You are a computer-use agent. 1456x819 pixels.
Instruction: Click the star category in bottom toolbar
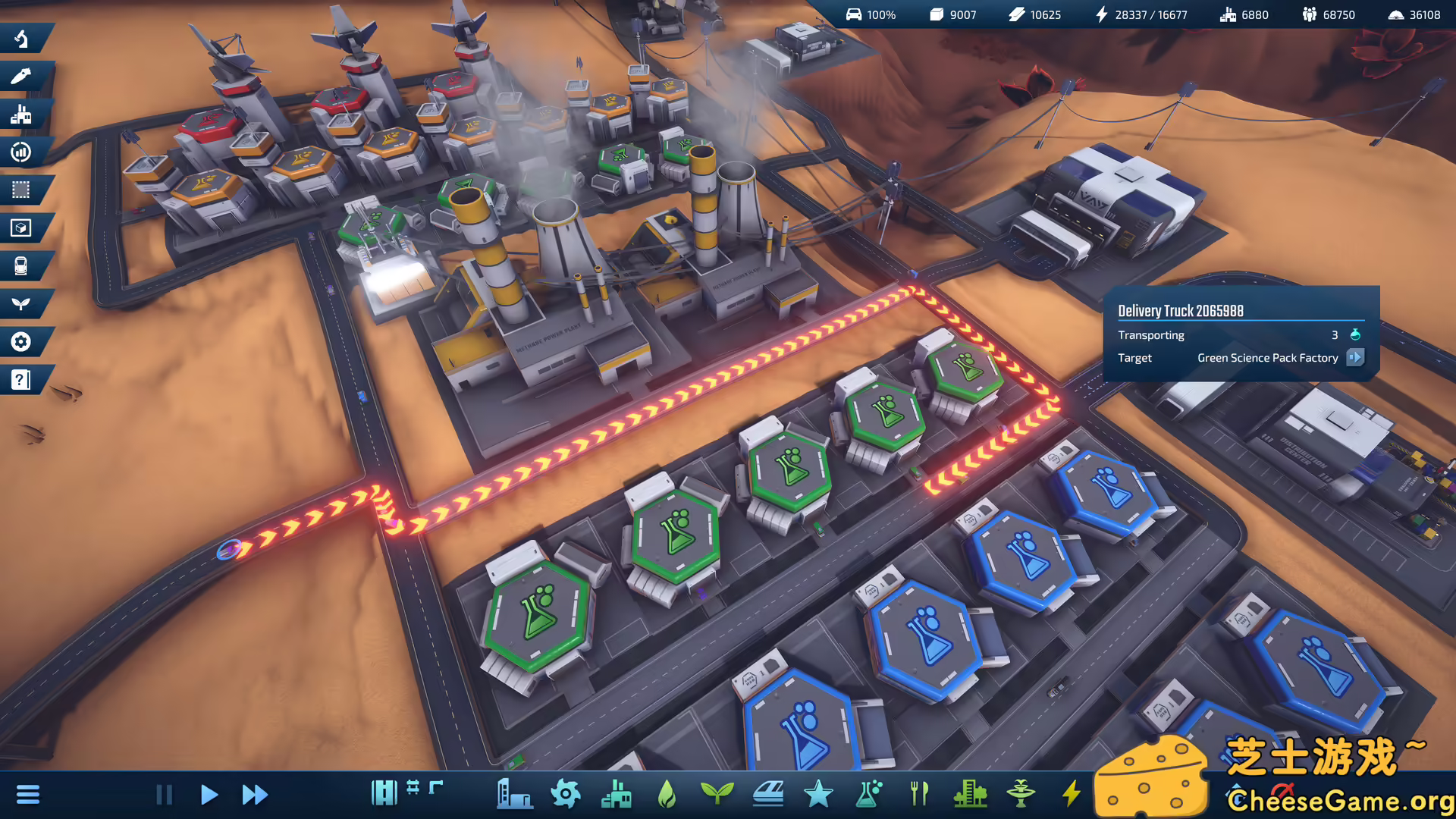point(817,795)
